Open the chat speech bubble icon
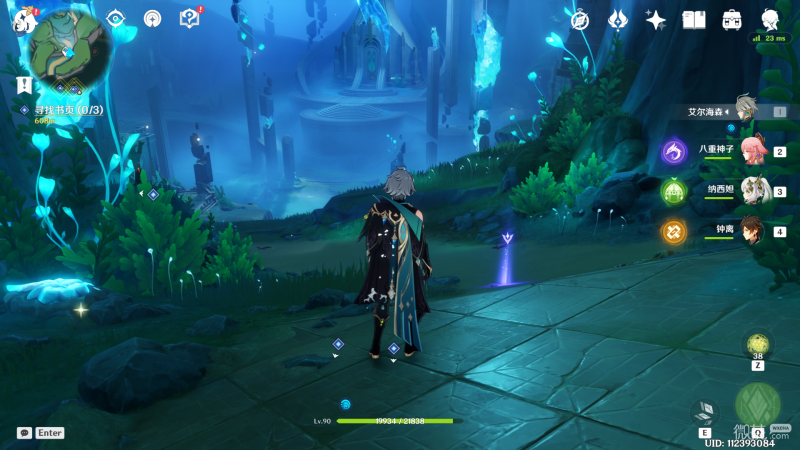800x450 pixels. (x=24, y=433)
